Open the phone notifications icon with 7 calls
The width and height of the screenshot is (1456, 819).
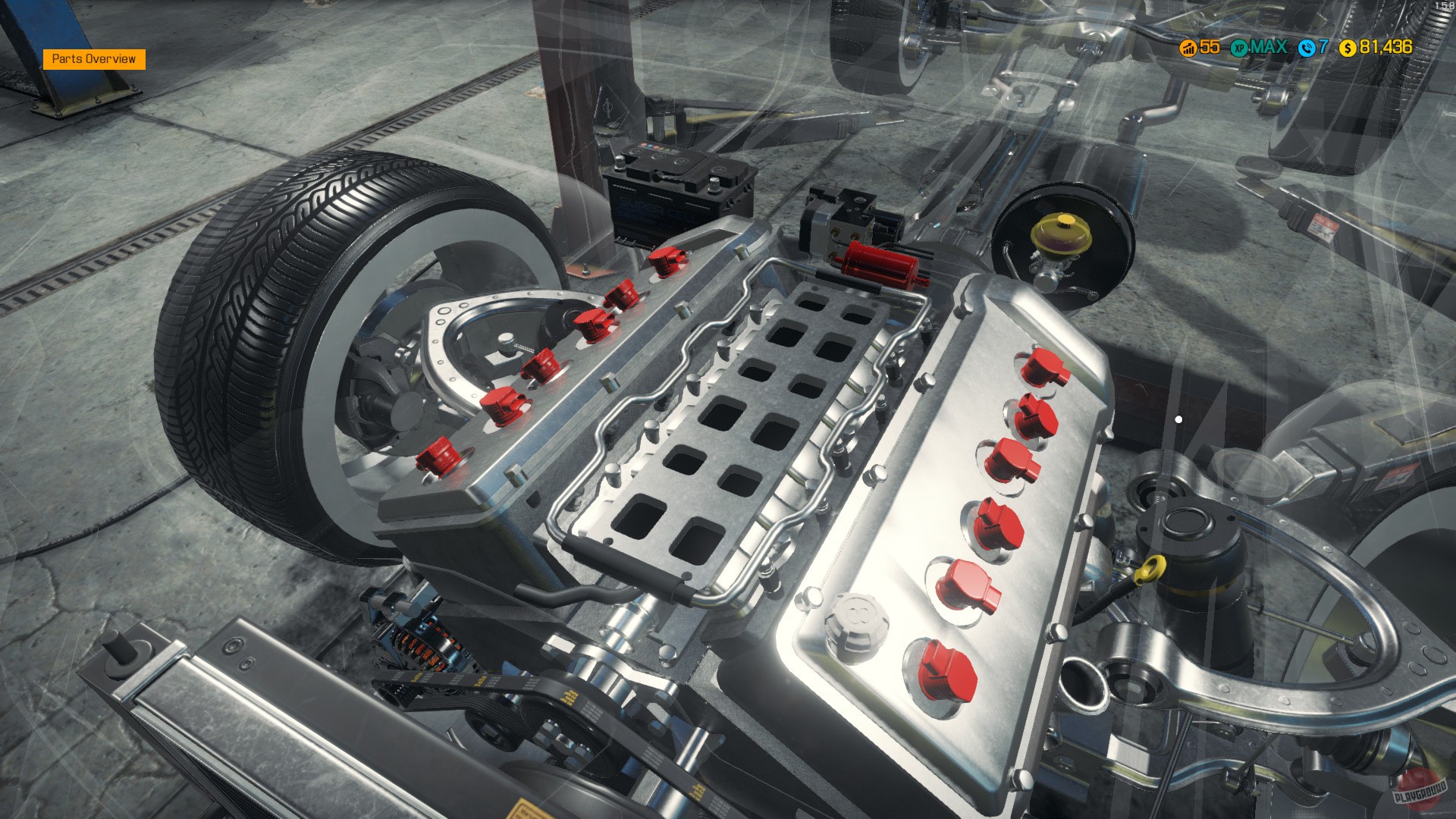pos(1307,48)
